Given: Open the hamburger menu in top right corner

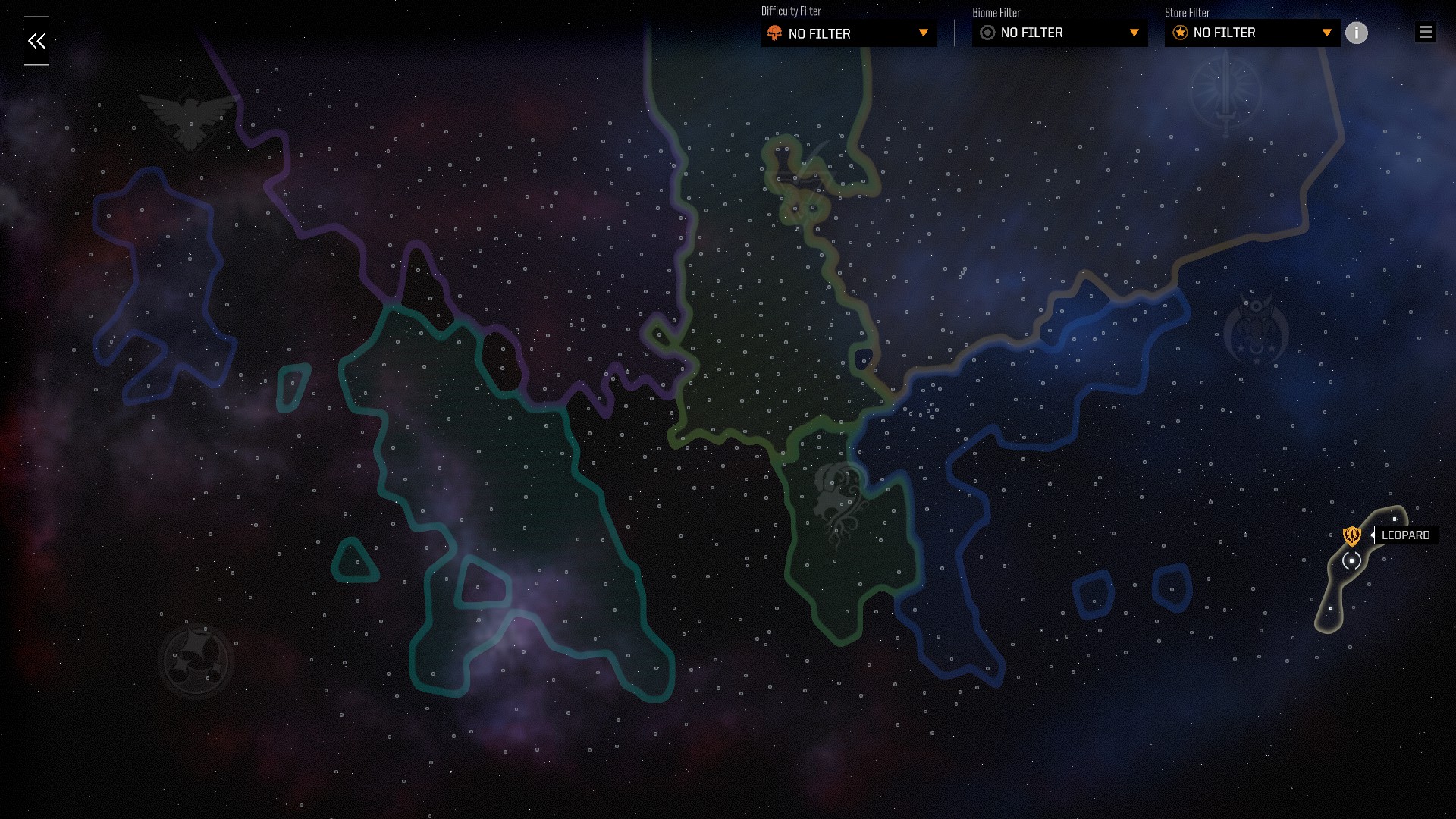Looking at the screenshot, I should pyautogui.click(x=1425, y=32).
